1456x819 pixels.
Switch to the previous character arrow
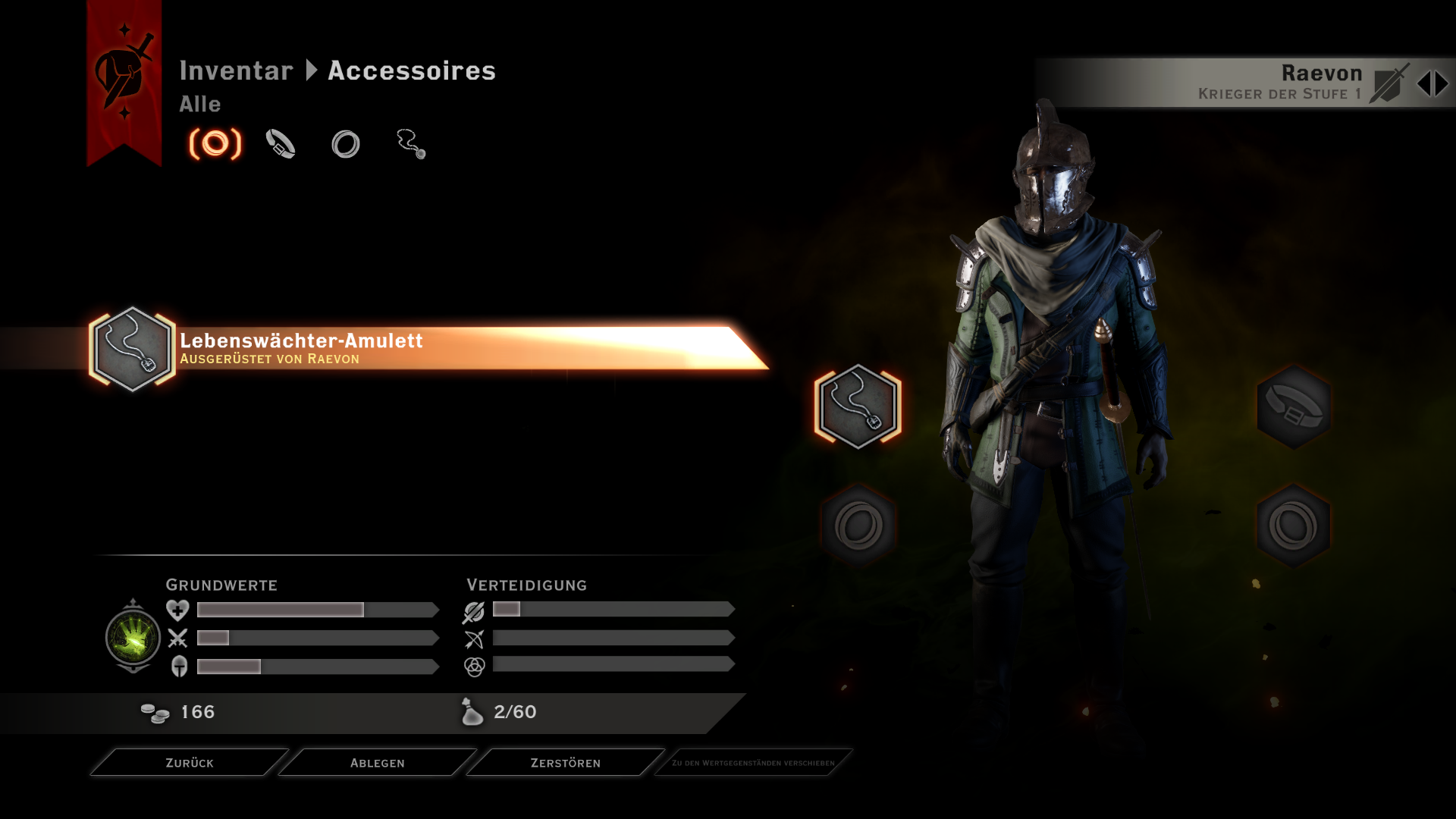[x=1423, y=84]
